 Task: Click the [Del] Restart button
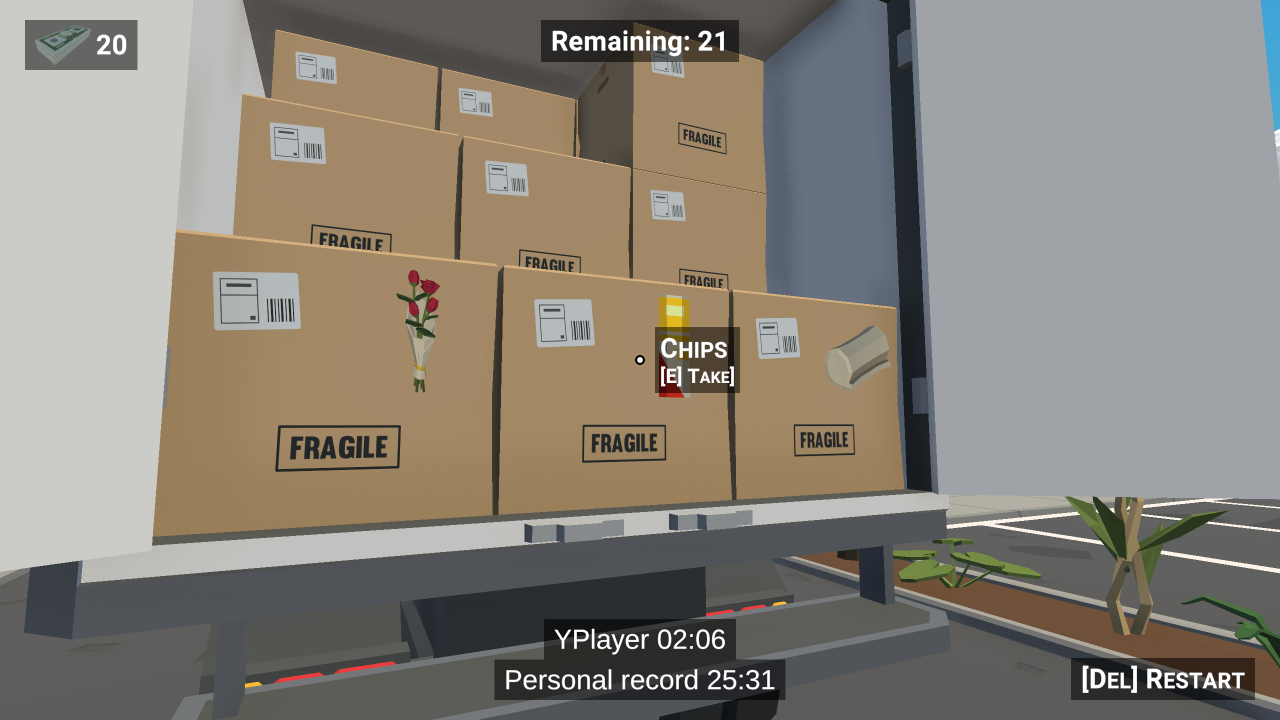[x=1163, y=679]
